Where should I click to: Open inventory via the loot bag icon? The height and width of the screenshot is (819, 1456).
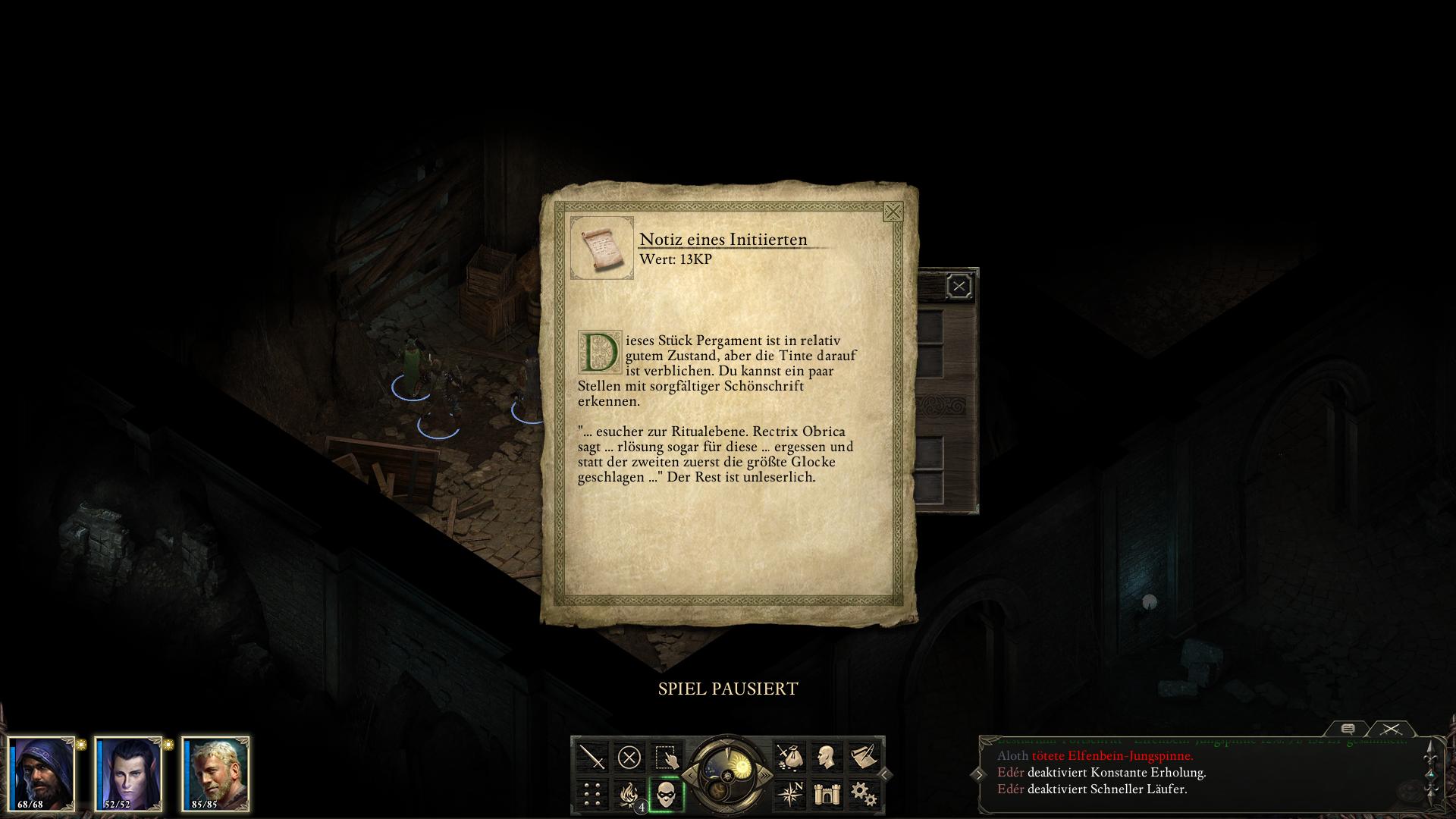coord(789,757)
